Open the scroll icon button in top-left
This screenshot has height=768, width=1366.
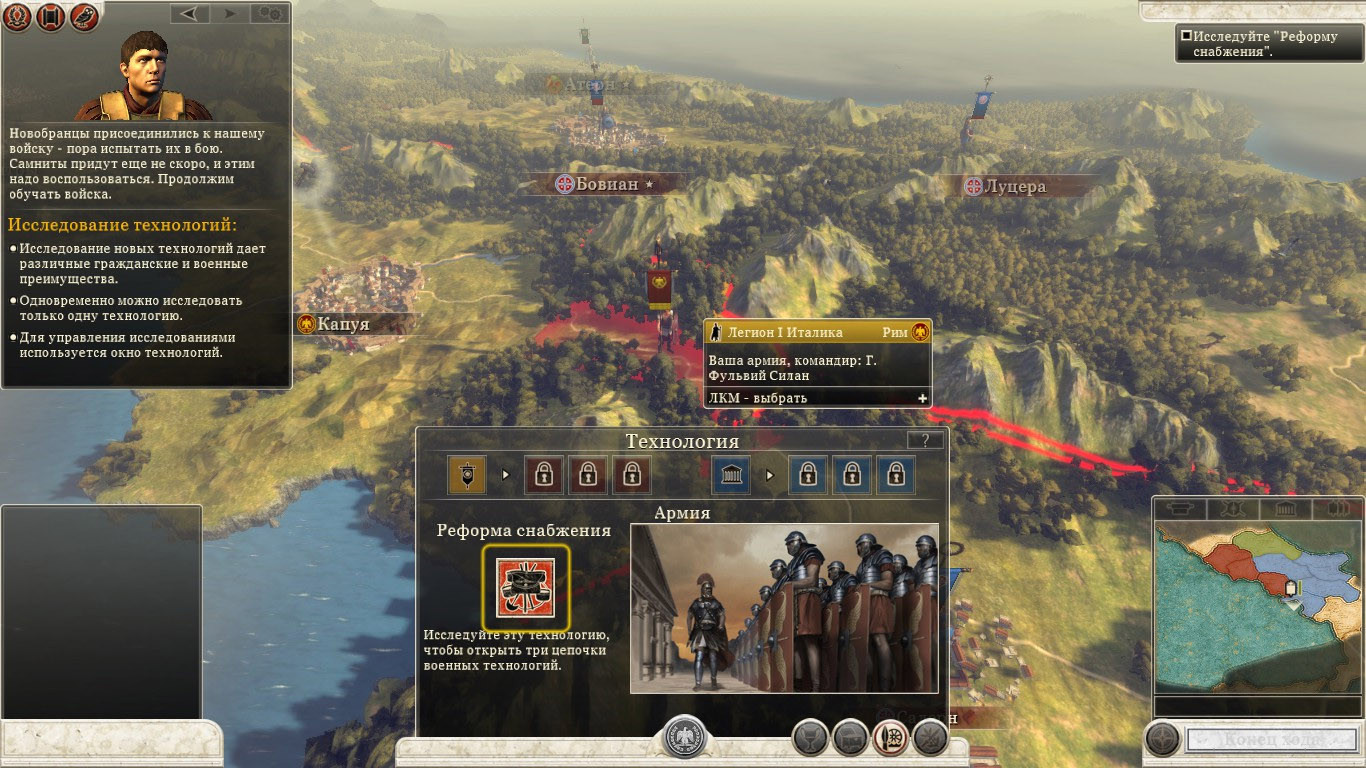(50, 17)
